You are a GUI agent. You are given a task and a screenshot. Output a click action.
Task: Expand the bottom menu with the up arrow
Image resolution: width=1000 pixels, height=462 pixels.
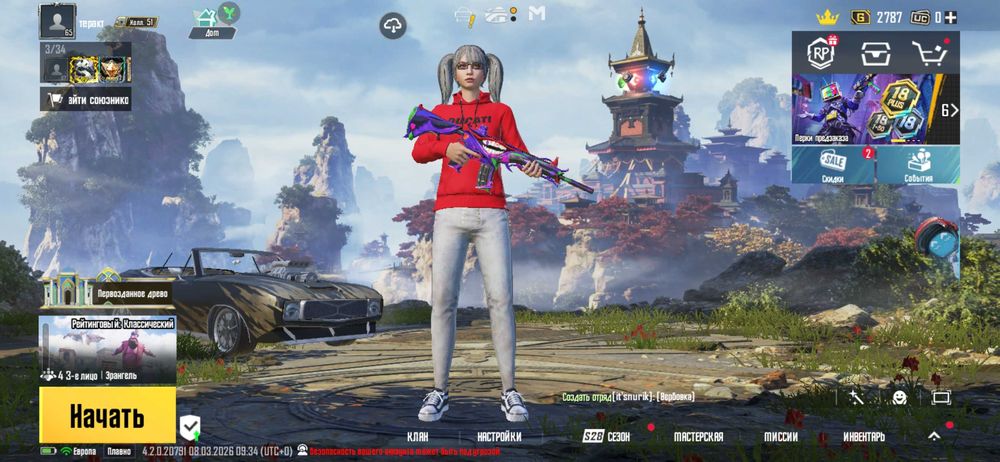pyautogui.click(x=934, y=436)
